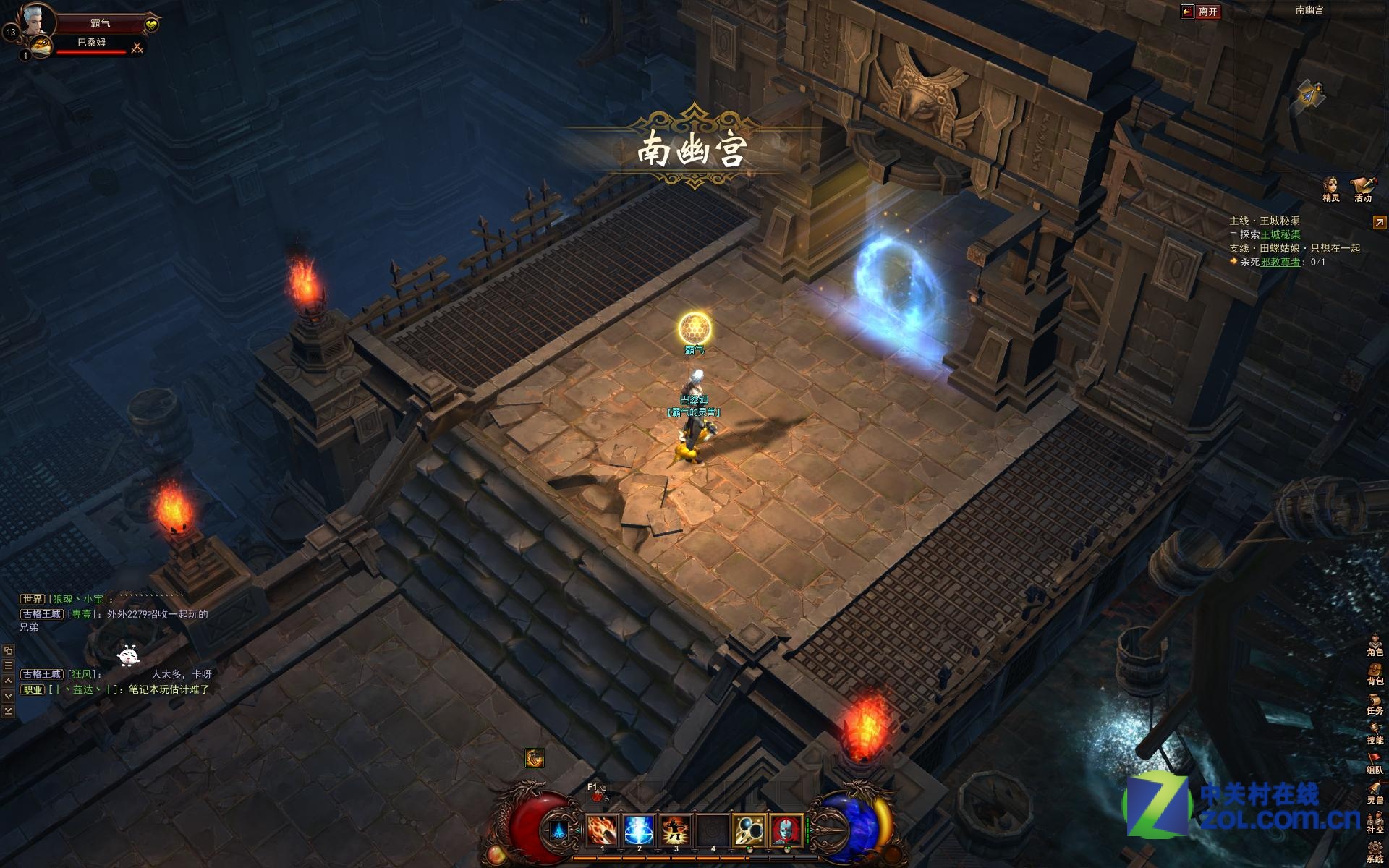1389x868 pixels.
Task: Open the 角色 (Character) panel
Action: click(x=1375, y=644)
